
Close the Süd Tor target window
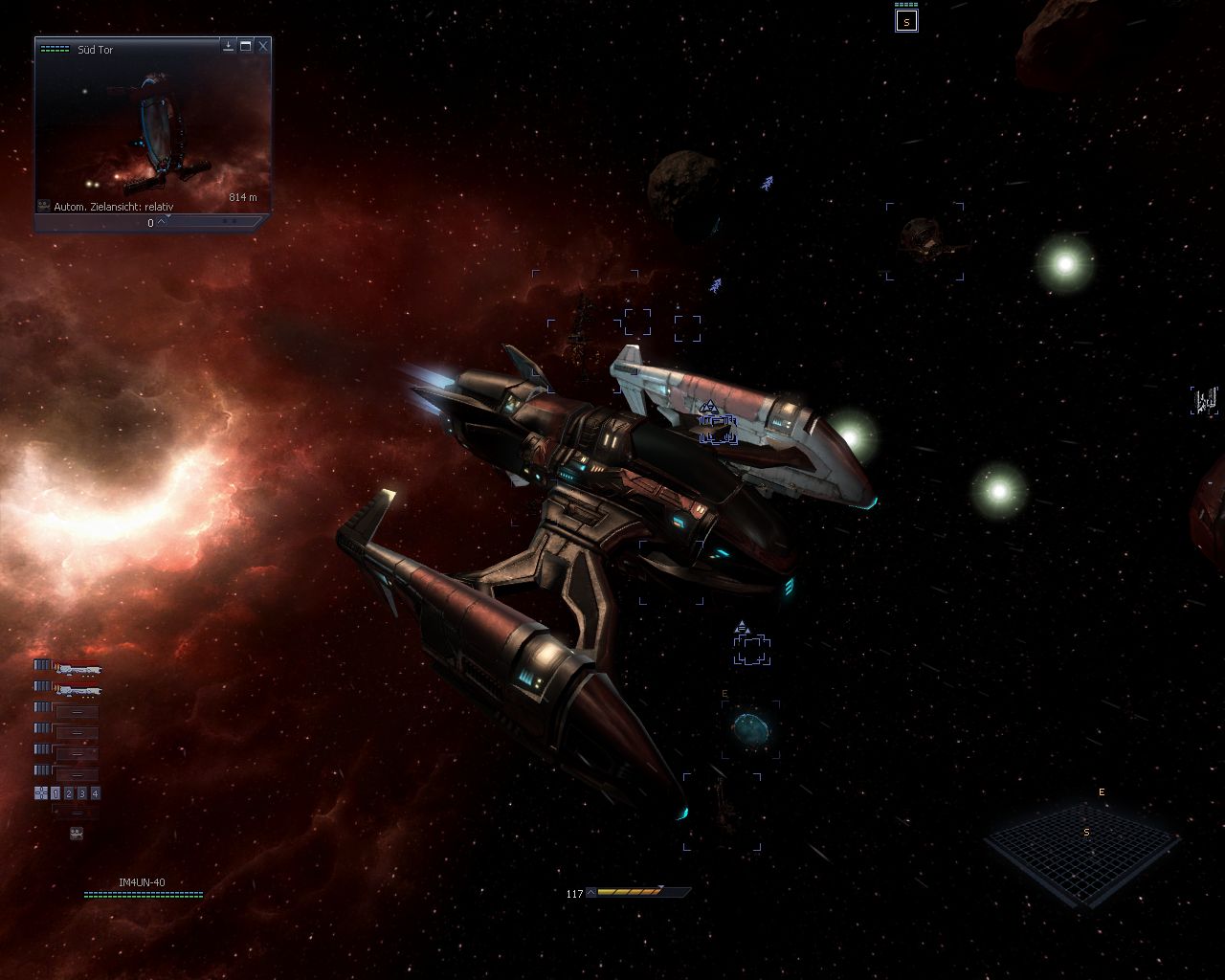[x=263, y=46]
